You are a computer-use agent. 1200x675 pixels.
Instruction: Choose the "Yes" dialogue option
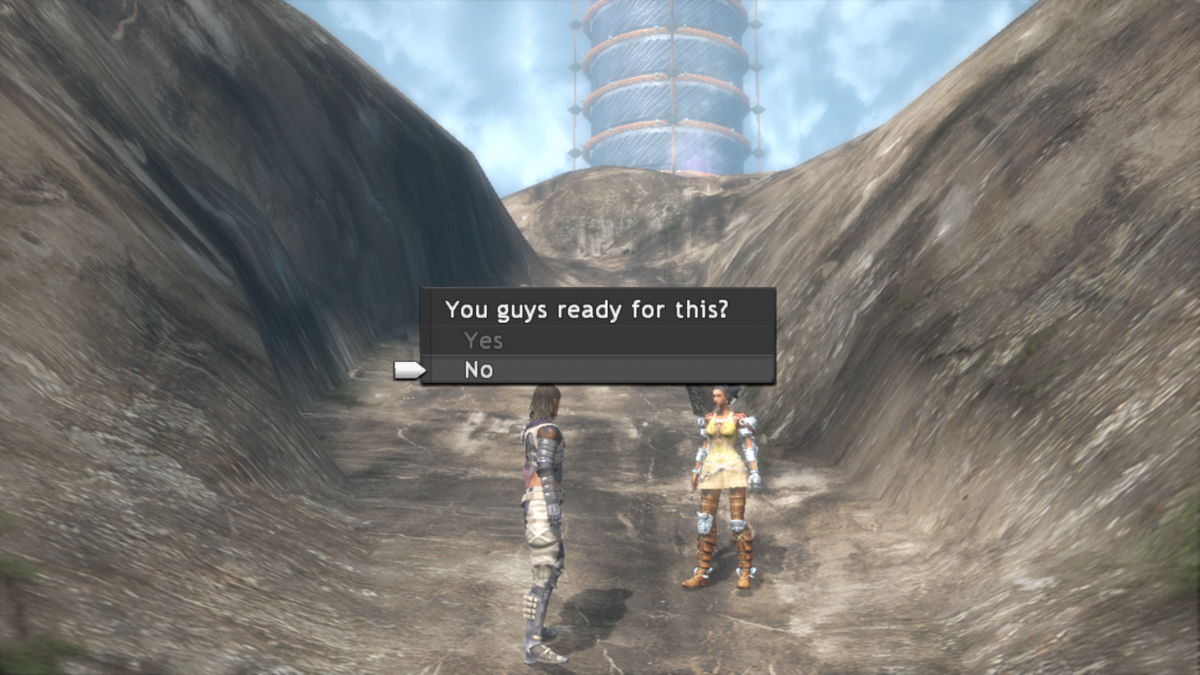484,341
